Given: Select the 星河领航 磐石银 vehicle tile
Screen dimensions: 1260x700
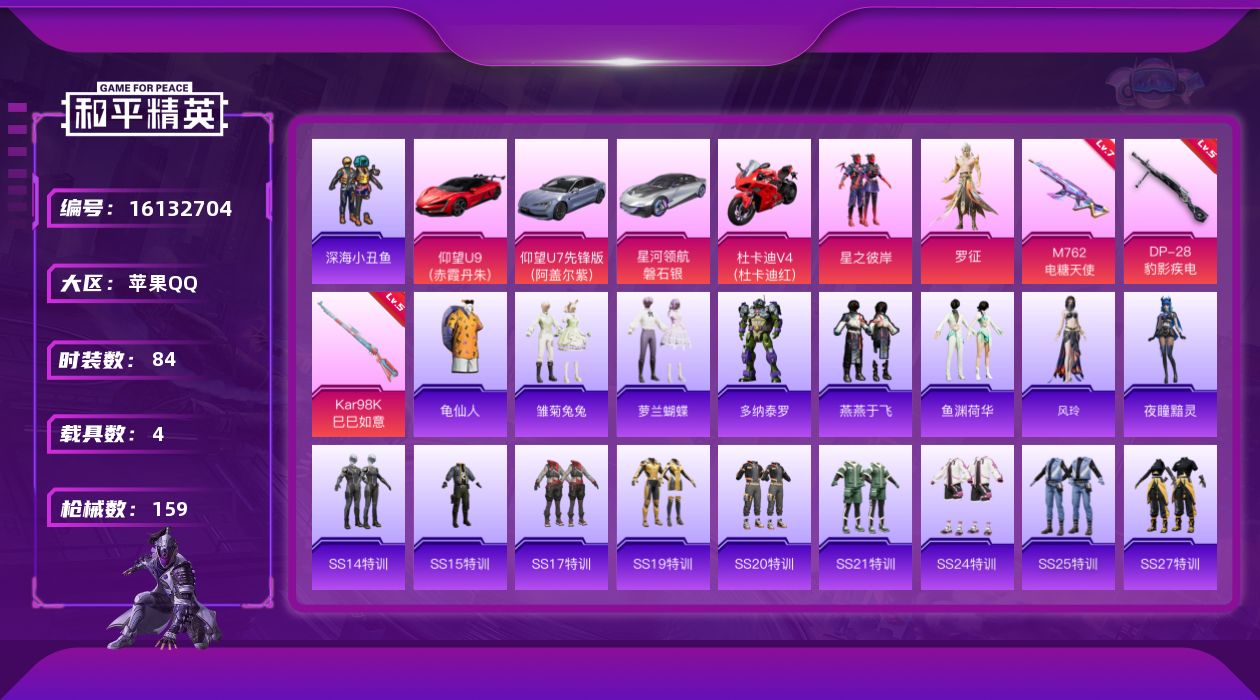Looking at the screenshot, I should coord(663,210).
